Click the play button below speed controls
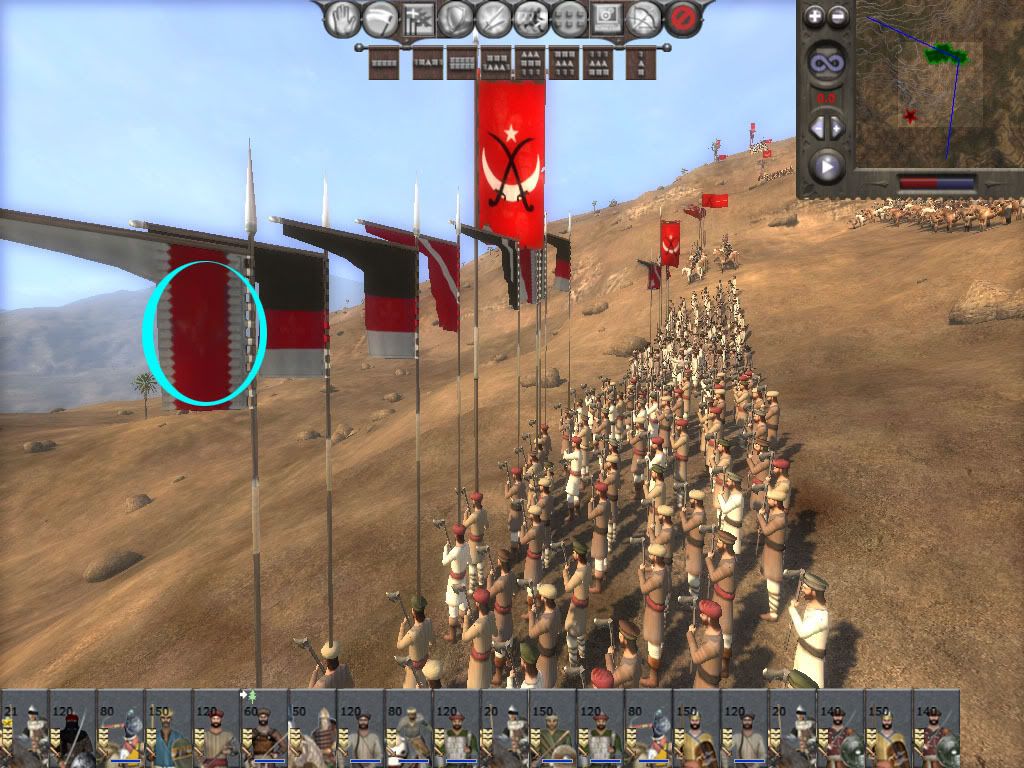 click(827, 165)
